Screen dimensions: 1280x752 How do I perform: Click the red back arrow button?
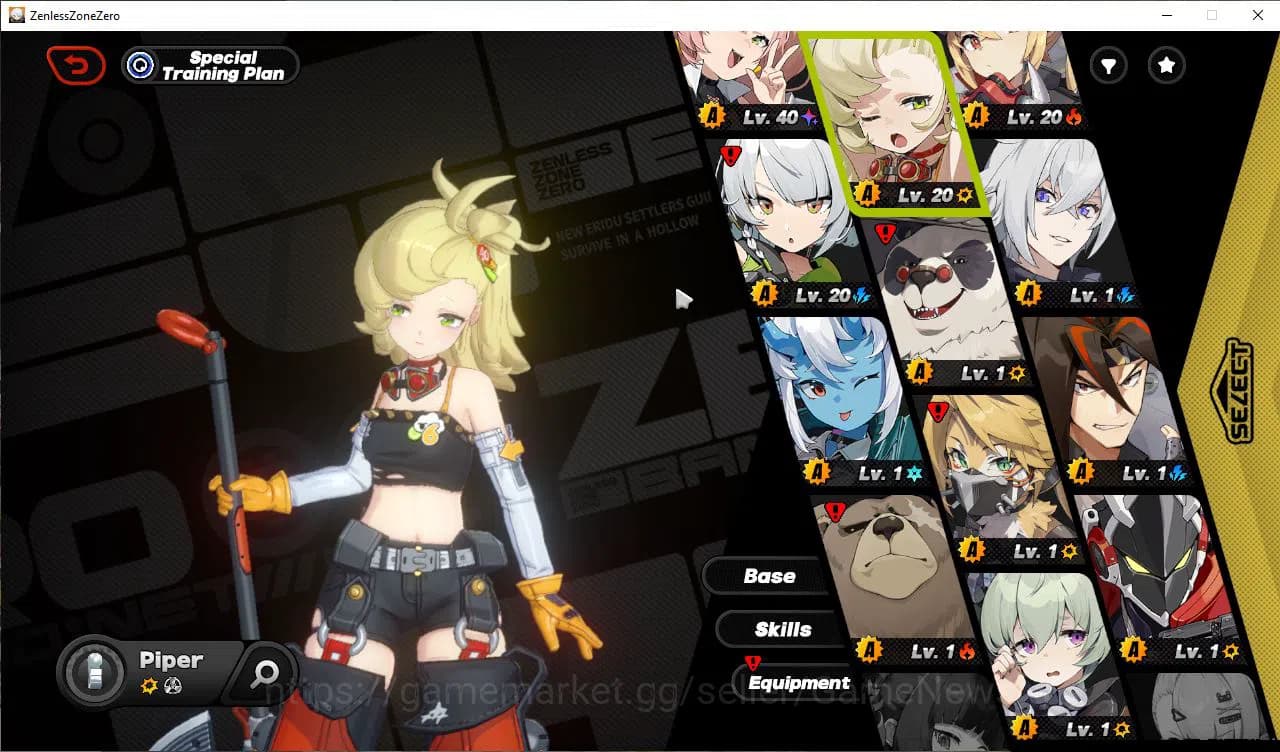[x=77, y=65]
